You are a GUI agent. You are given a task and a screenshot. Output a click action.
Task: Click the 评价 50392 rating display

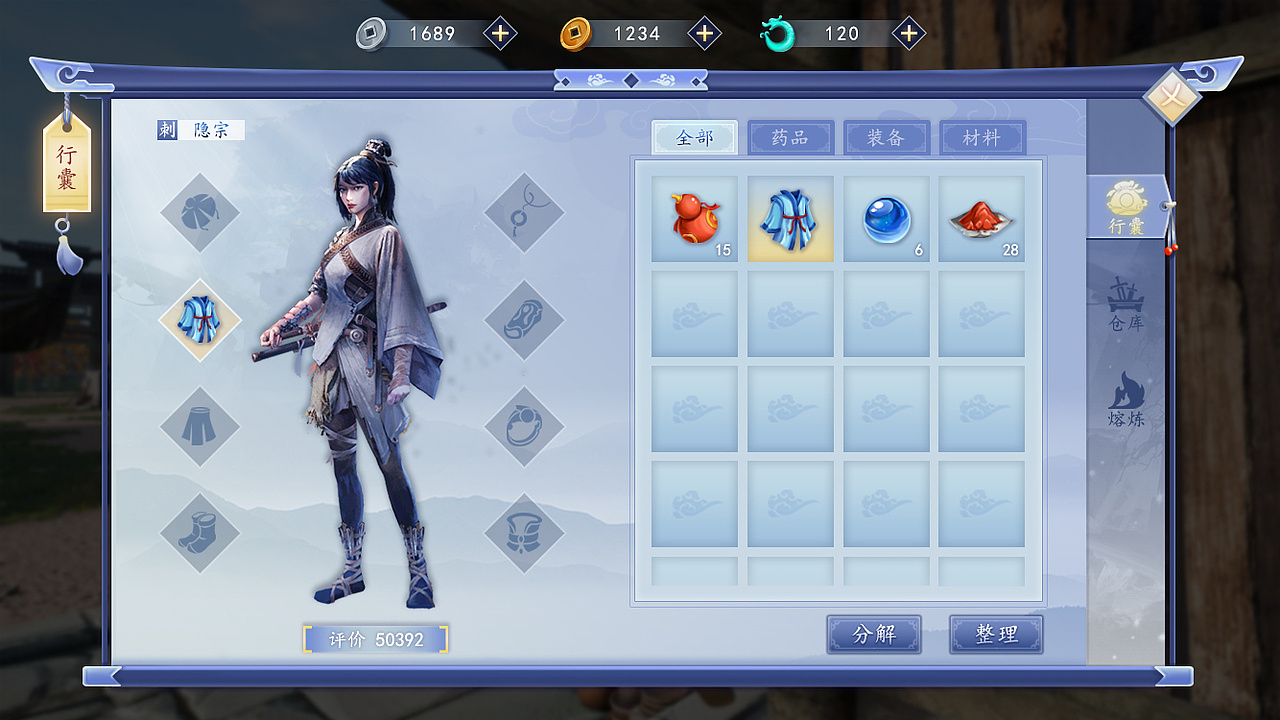coord(375,637)
